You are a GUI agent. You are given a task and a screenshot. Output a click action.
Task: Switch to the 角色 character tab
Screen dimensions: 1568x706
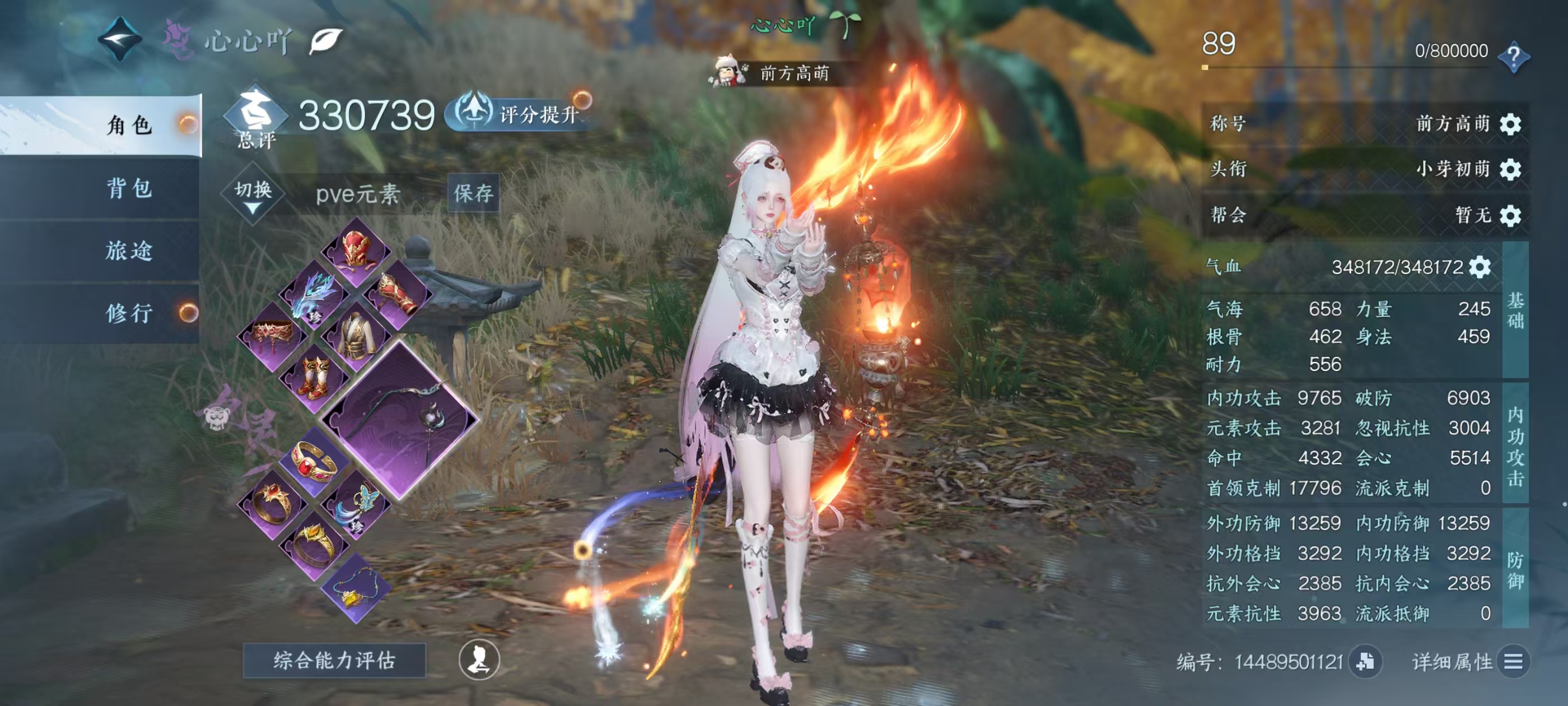coord(128,126)
